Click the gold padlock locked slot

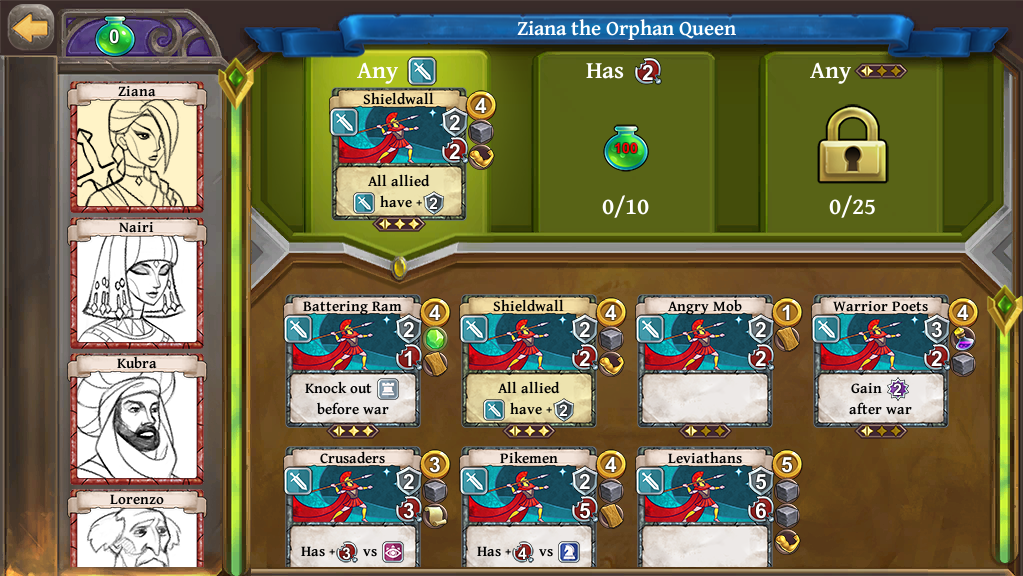click(853, 147)
